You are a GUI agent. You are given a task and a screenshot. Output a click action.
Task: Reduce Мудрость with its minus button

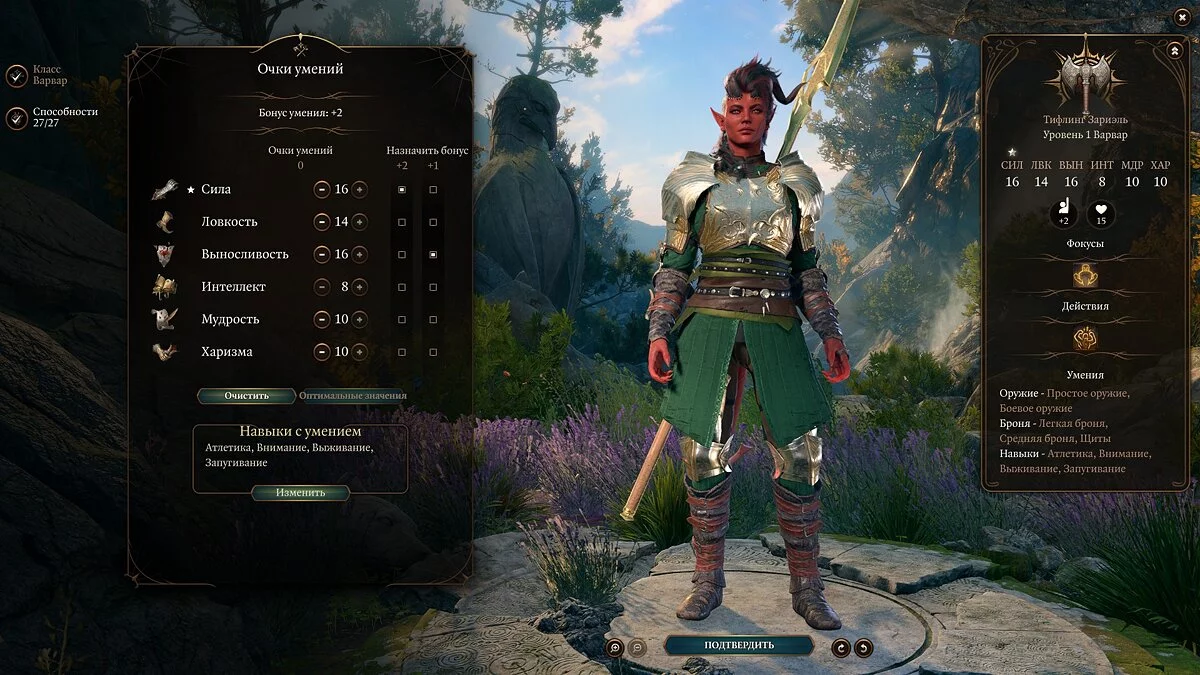tap(322, 320)
